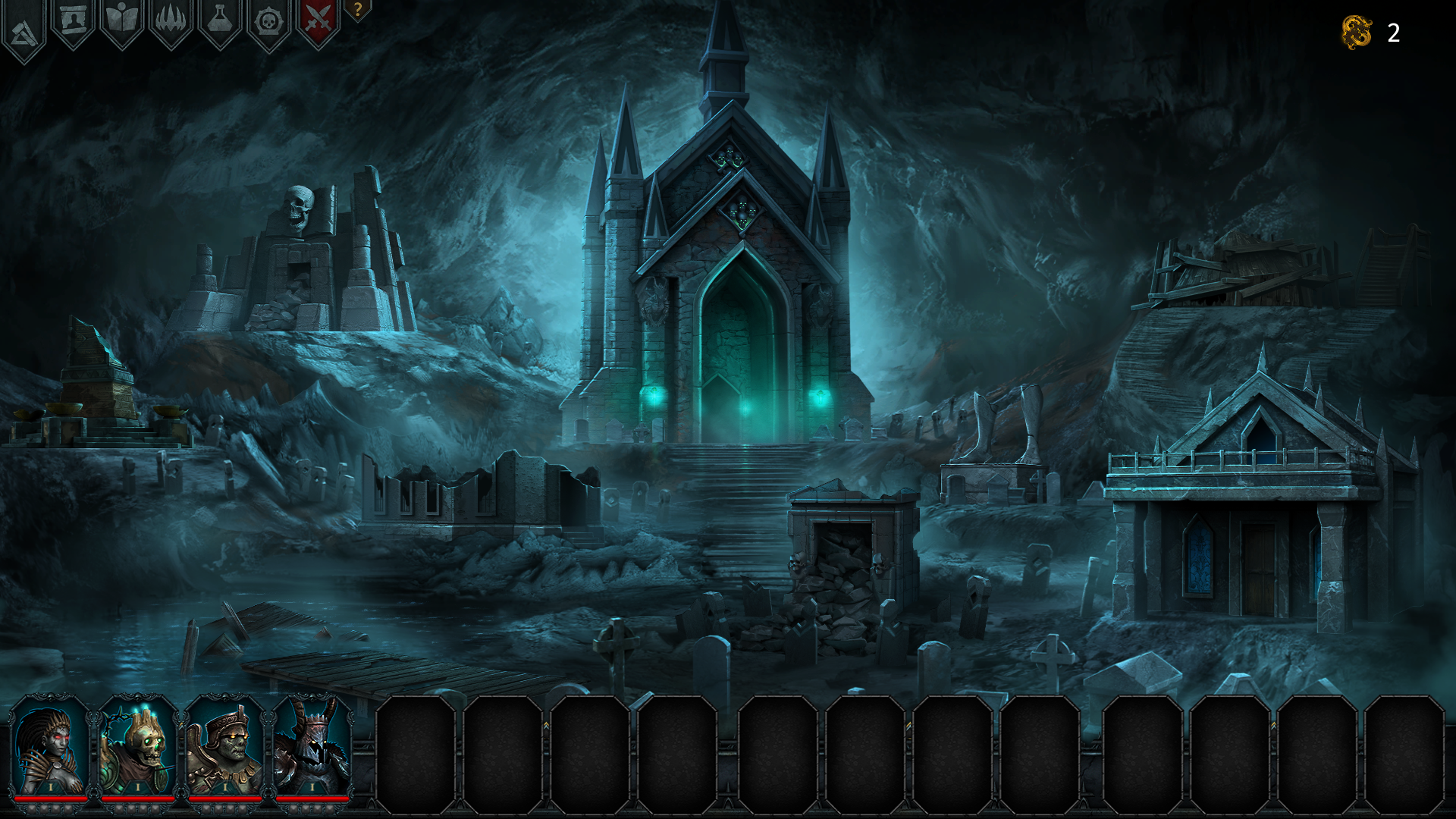The width and height of the screenshot is (1456, 819).
Task: Open the alchemy flask banner
Action: coord(219,21)
